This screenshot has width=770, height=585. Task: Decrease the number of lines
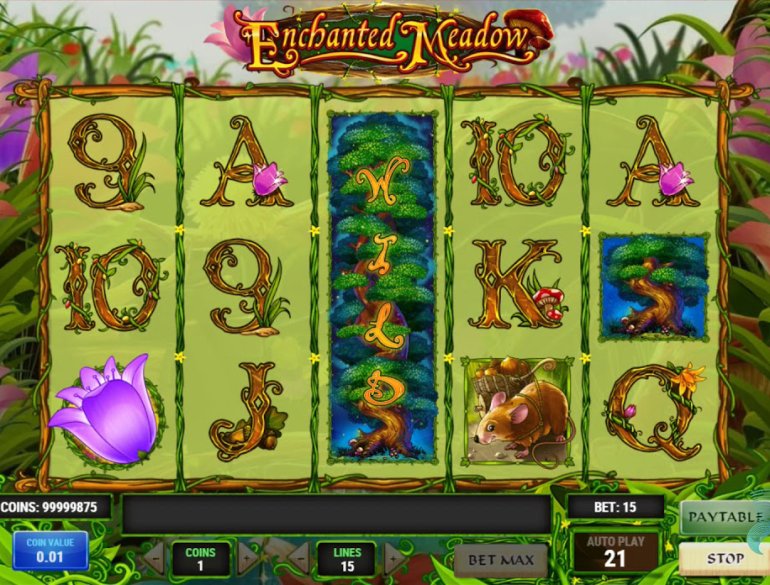[x=298, y=557]
